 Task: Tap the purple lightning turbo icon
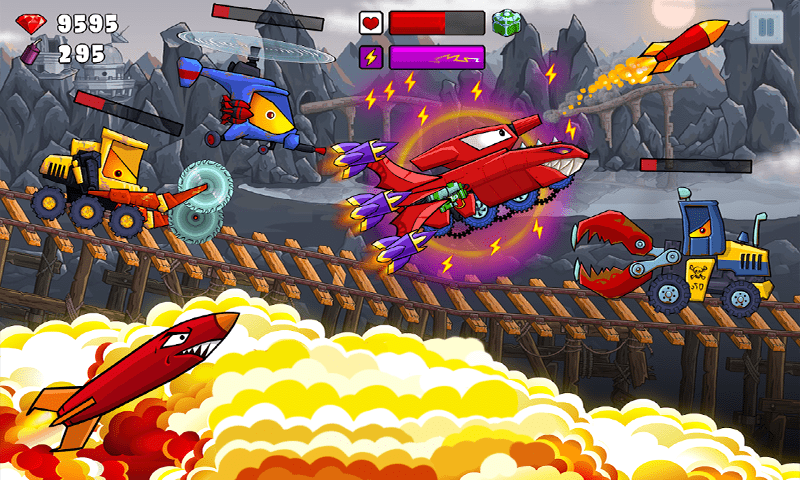click(x=371, y=57)
